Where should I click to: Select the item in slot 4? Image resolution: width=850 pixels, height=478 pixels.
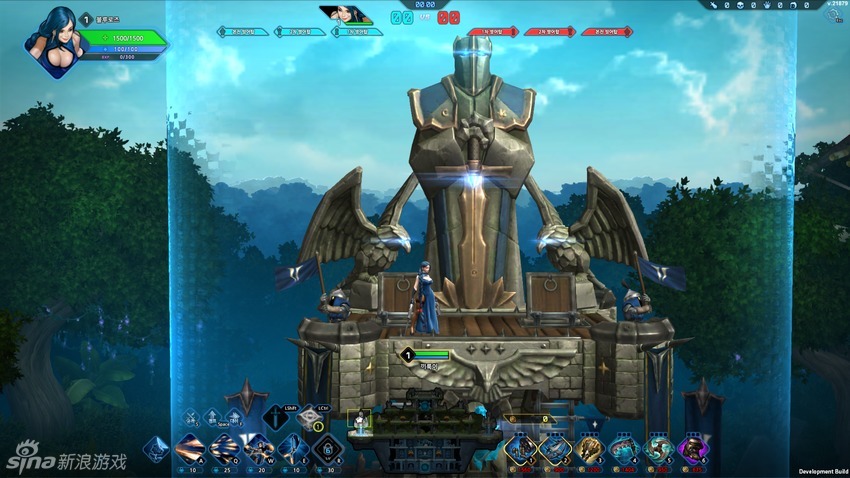pos(624,449)
